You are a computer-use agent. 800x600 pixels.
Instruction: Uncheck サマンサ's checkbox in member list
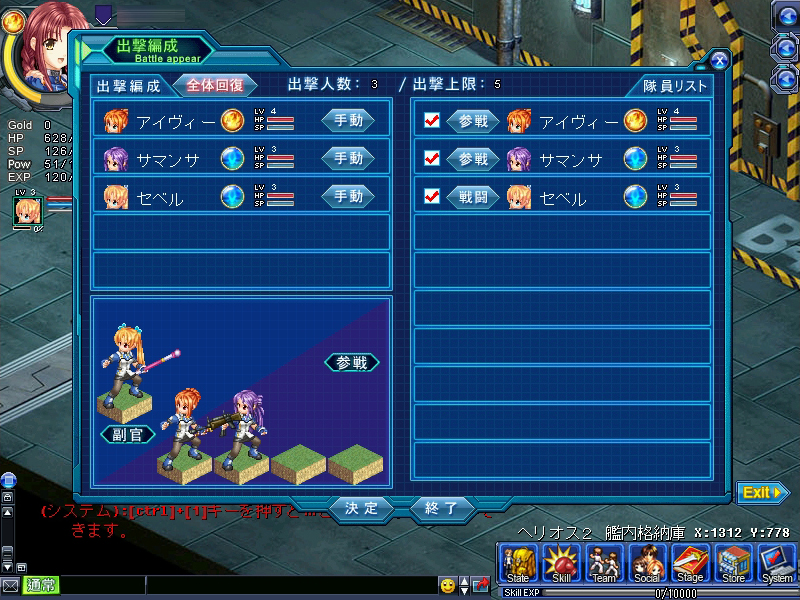(x=432, y=158)
